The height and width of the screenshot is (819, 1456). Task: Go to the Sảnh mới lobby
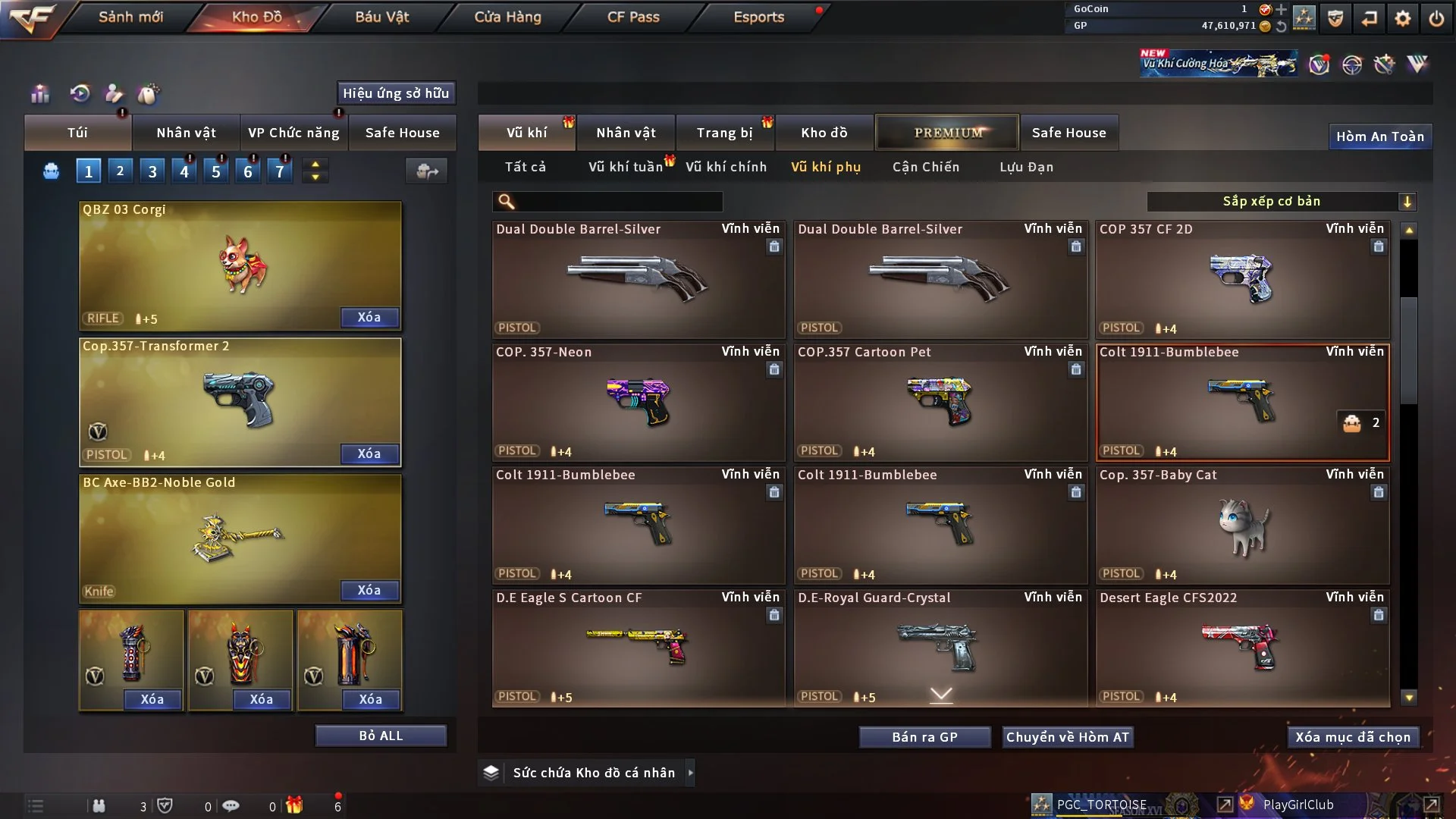[x=130, y=17]
